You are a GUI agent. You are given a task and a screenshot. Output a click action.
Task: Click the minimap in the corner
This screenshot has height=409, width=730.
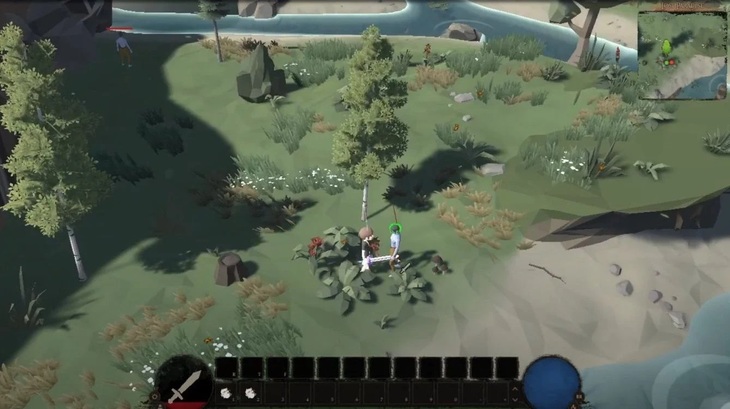click(x=683, y=50)
